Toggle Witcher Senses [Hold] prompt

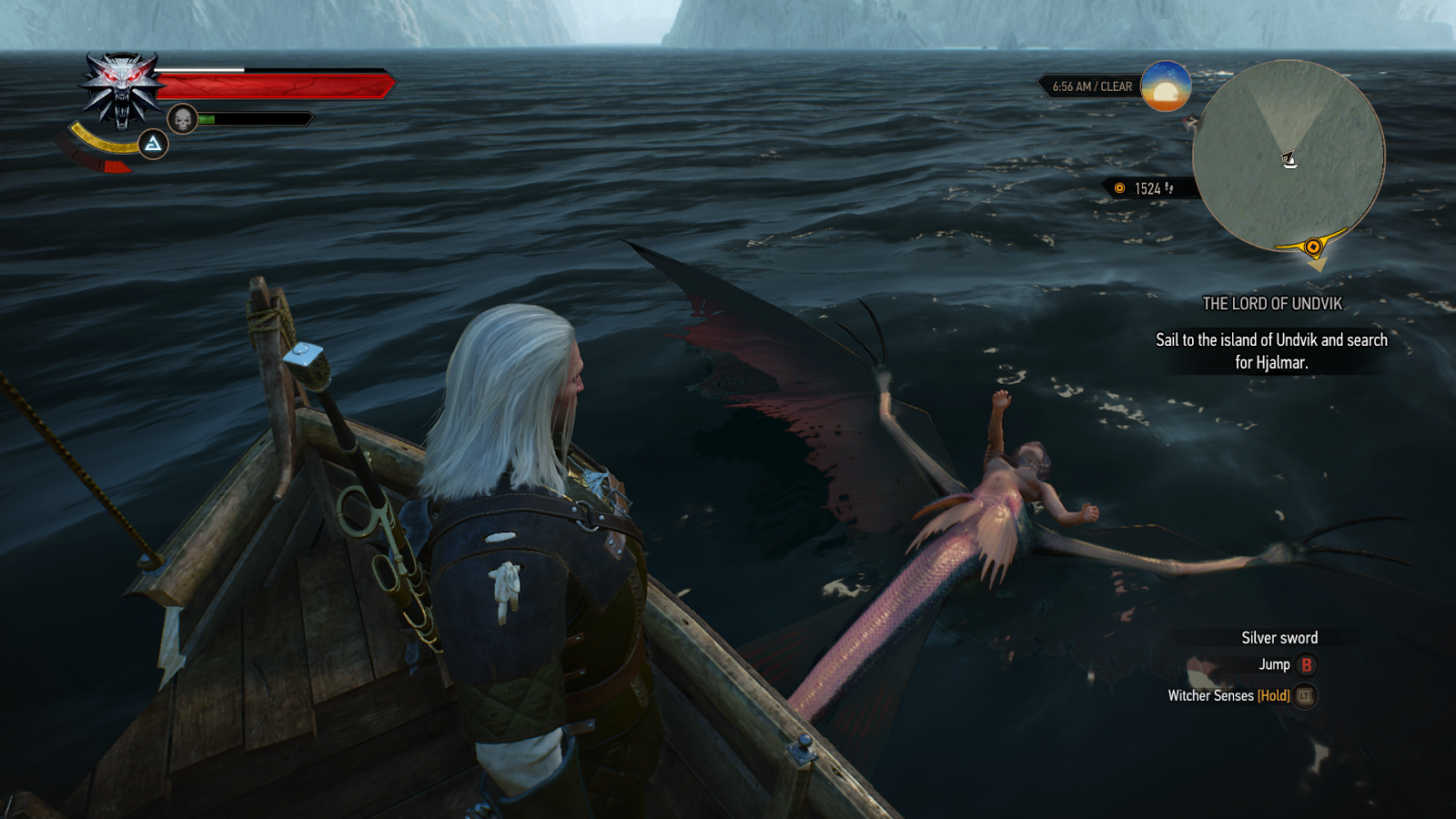[x=1230, y=697]
